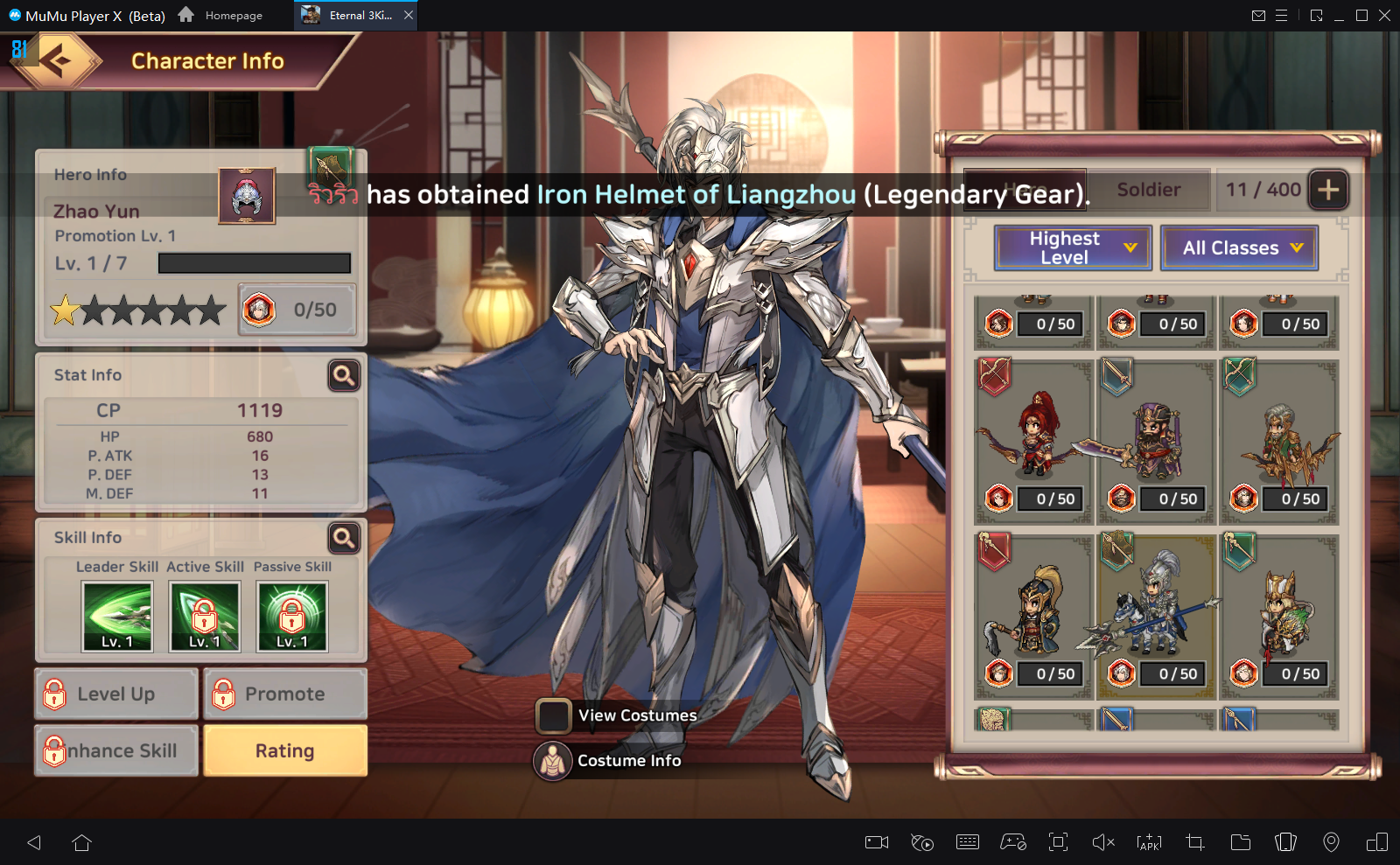
Task: Select the highlighted mounted Zhao Yun tile
Action: [1156, 612]
